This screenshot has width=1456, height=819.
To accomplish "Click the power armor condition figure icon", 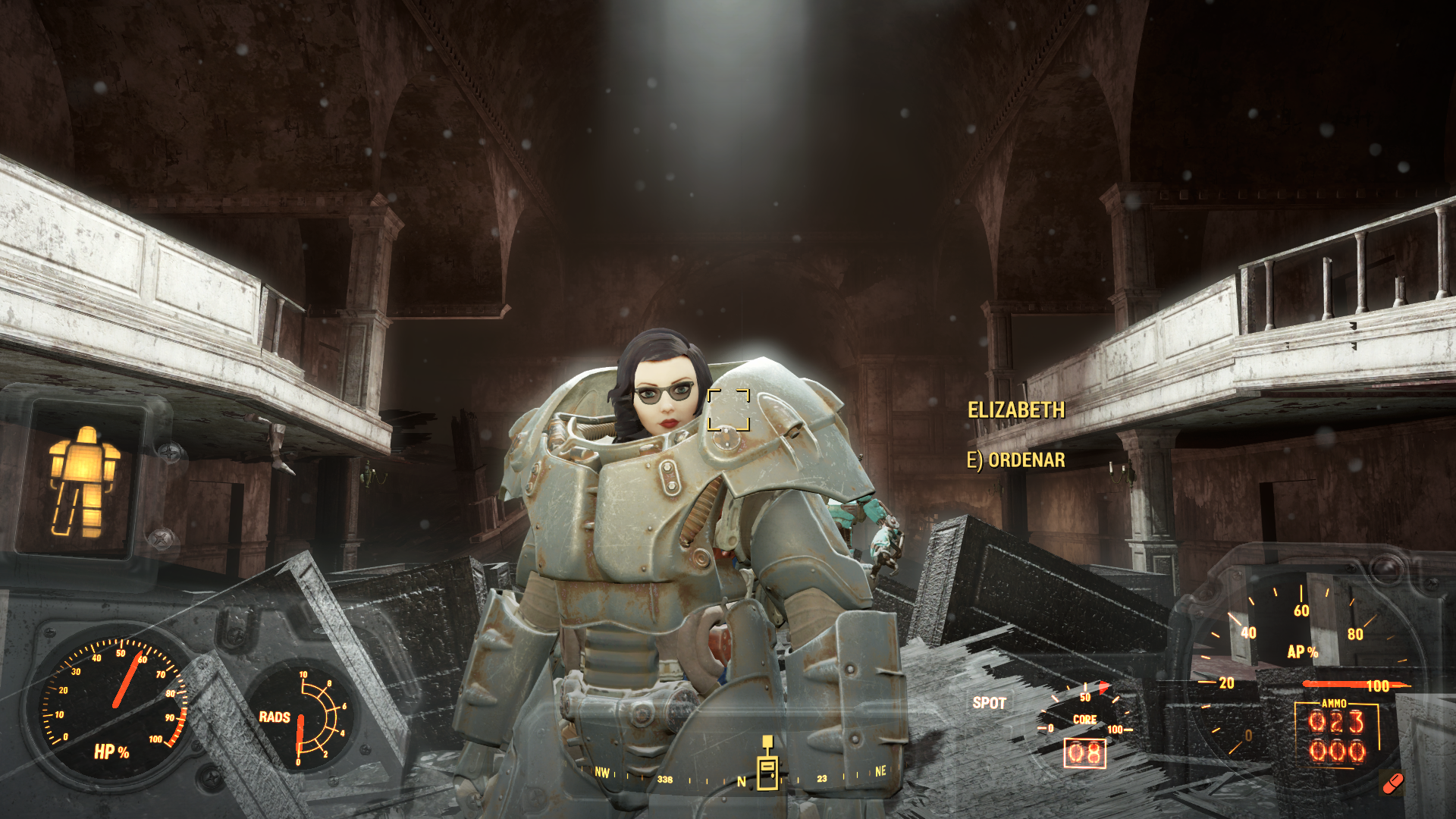I will (x=83, y=481).
